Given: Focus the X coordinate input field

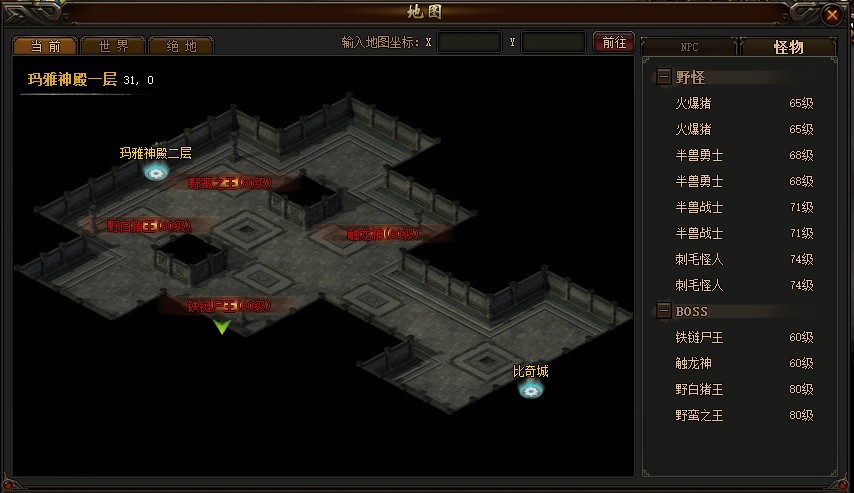Looking at the screenshot, I should pos(469,43).
